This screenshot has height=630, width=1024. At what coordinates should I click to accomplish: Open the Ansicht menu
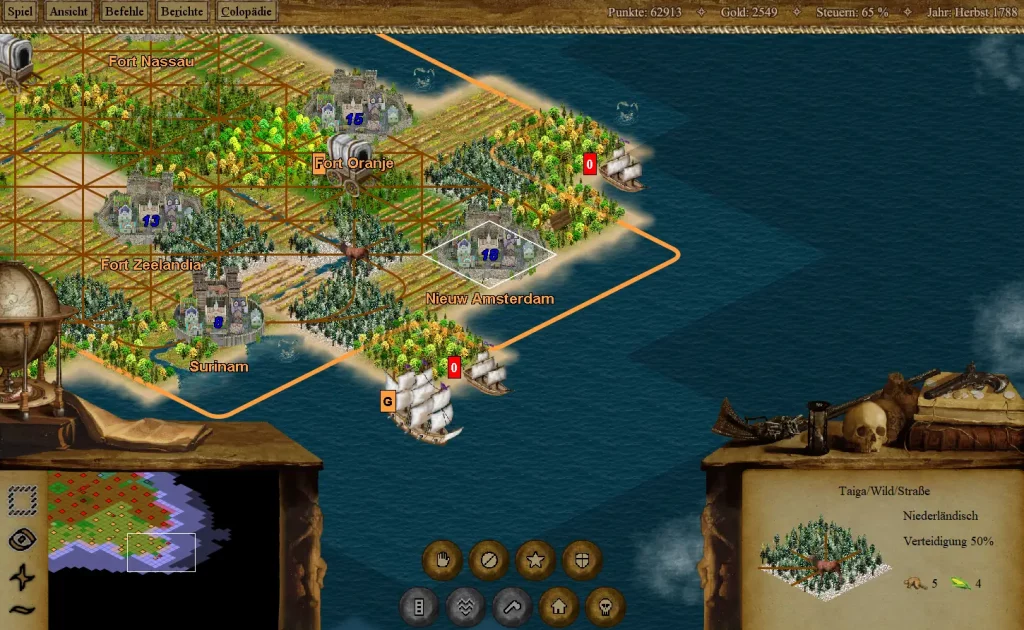[x=68, y=13]
